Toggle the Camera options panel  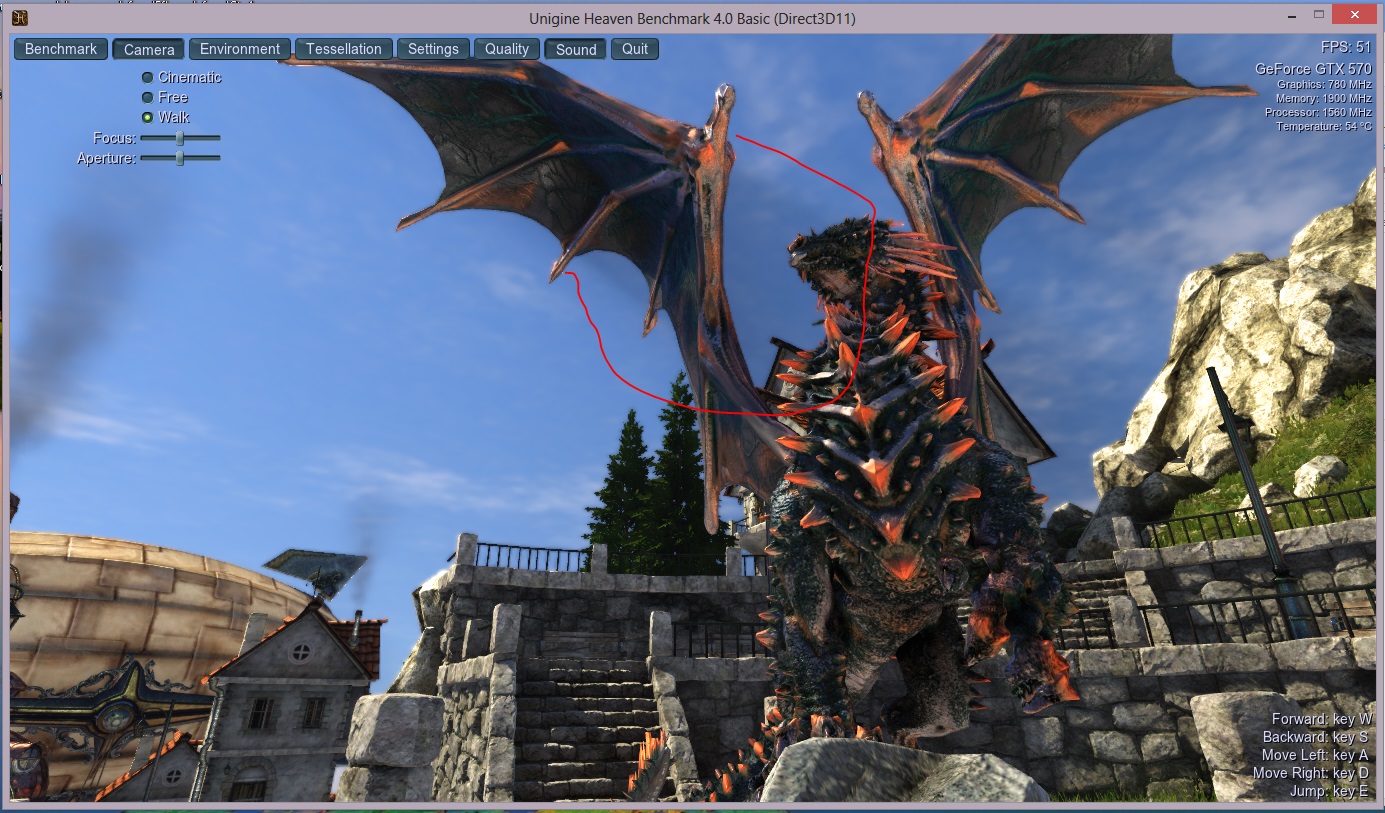coord(149,49)
